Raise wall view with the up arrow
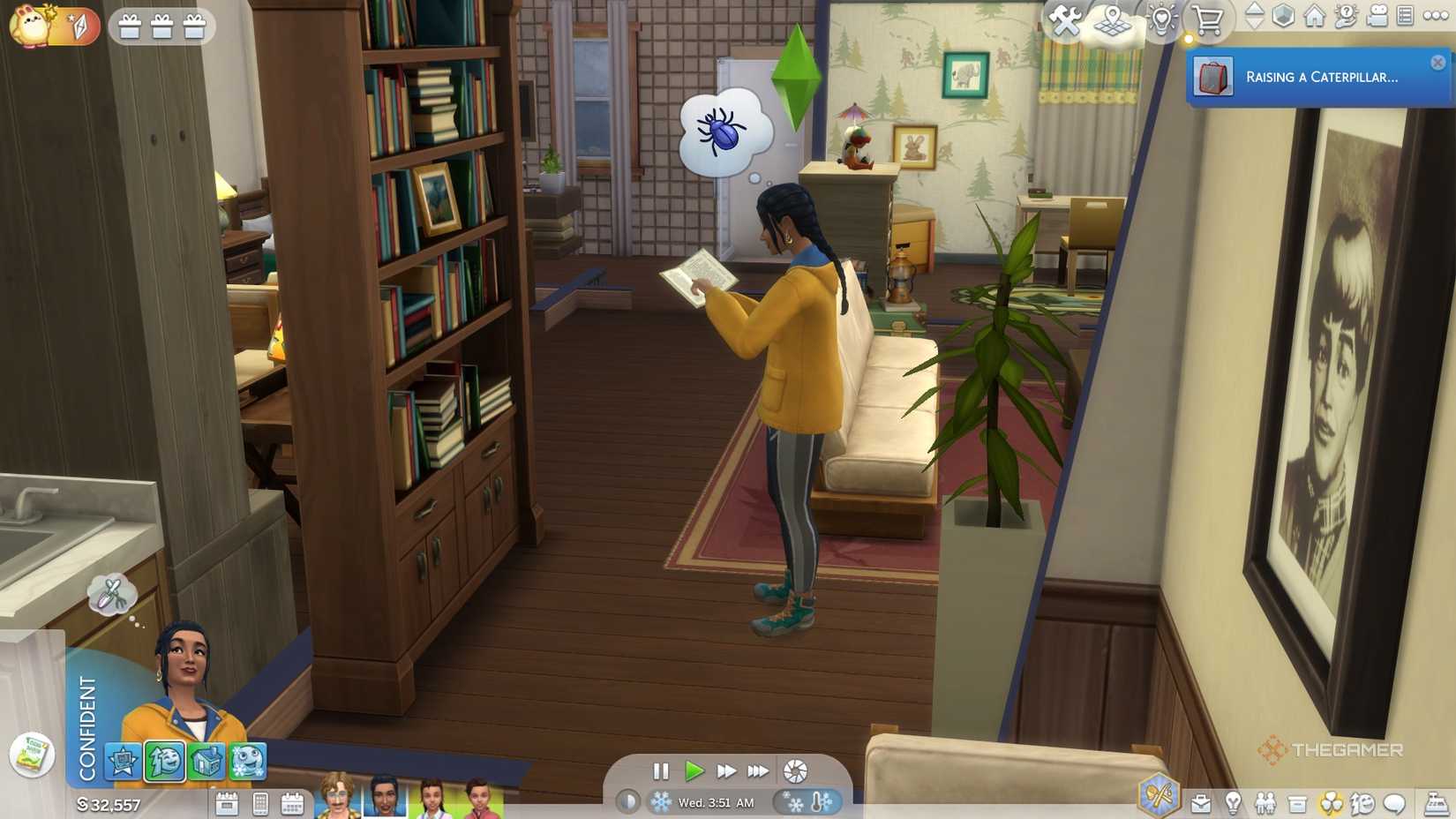Screen dimensions: 1456x819 click(x=1255, y=11)
